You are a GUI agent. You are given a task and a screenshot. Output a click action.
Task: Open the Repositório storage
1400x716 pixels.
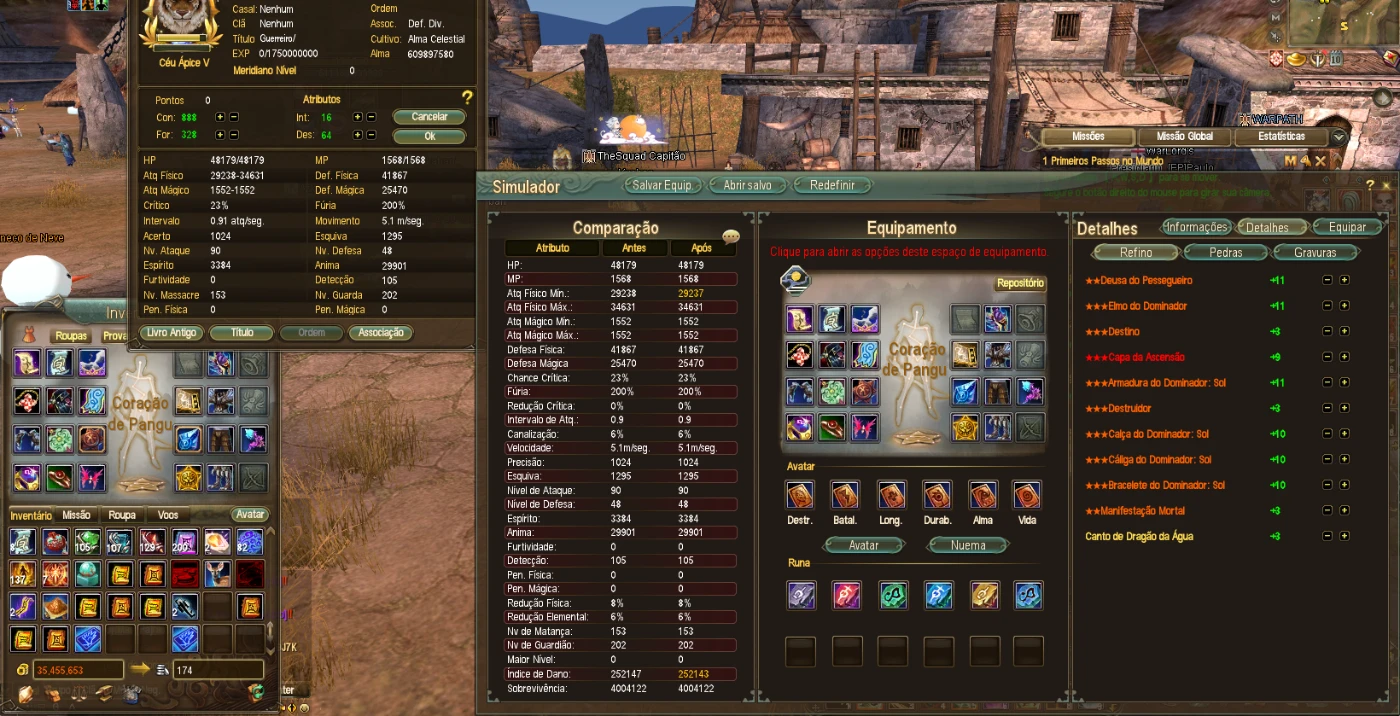click(1020, 283)
